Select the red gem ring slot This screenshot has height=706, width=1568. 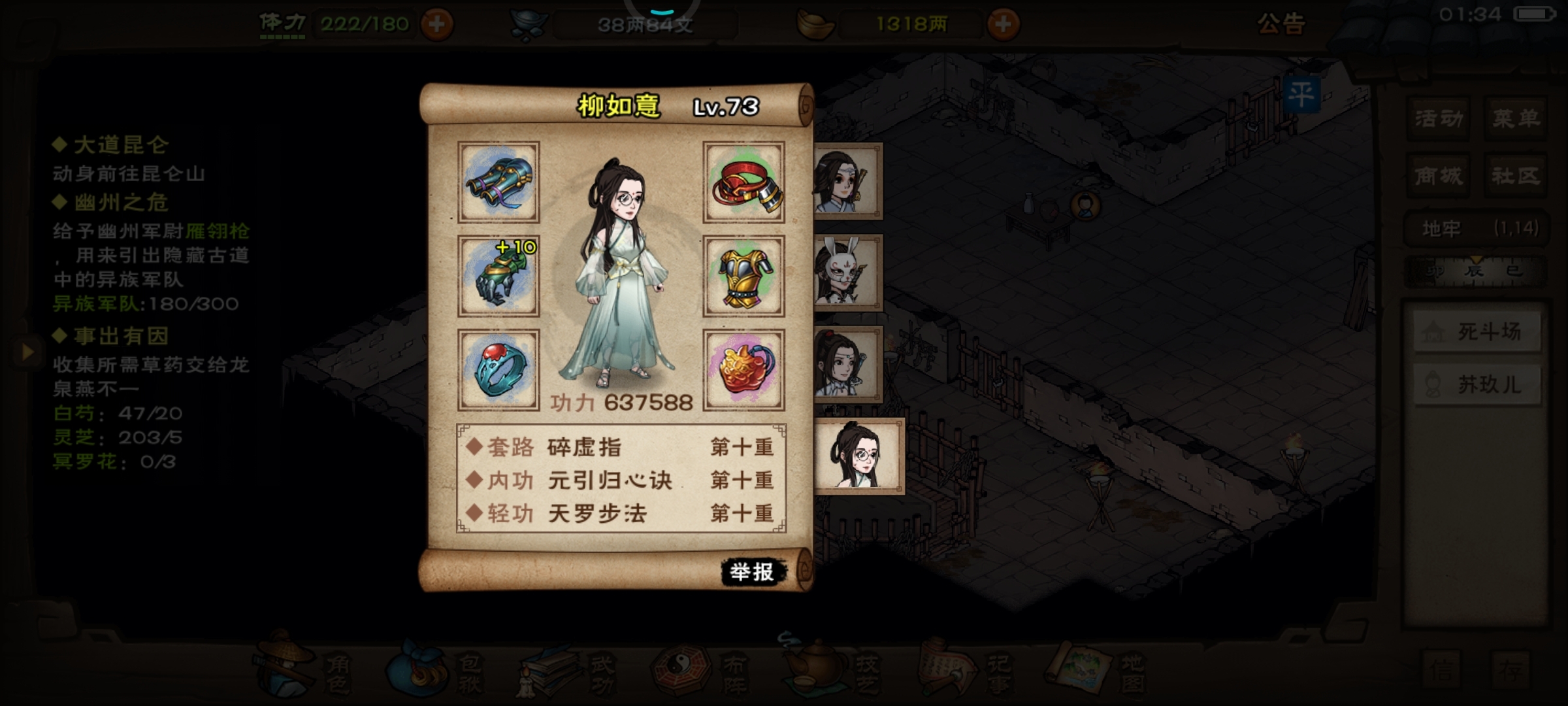coord(498,370)
